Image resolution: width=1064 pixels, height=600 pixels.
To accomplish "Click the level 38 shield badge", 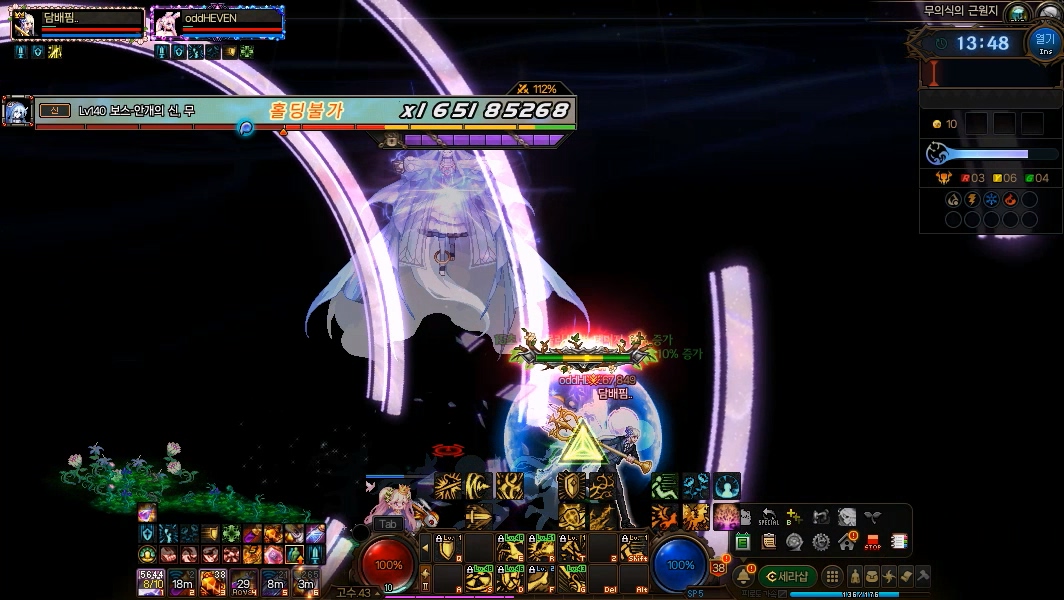I will pyautogui.click(x=718, y=567).
